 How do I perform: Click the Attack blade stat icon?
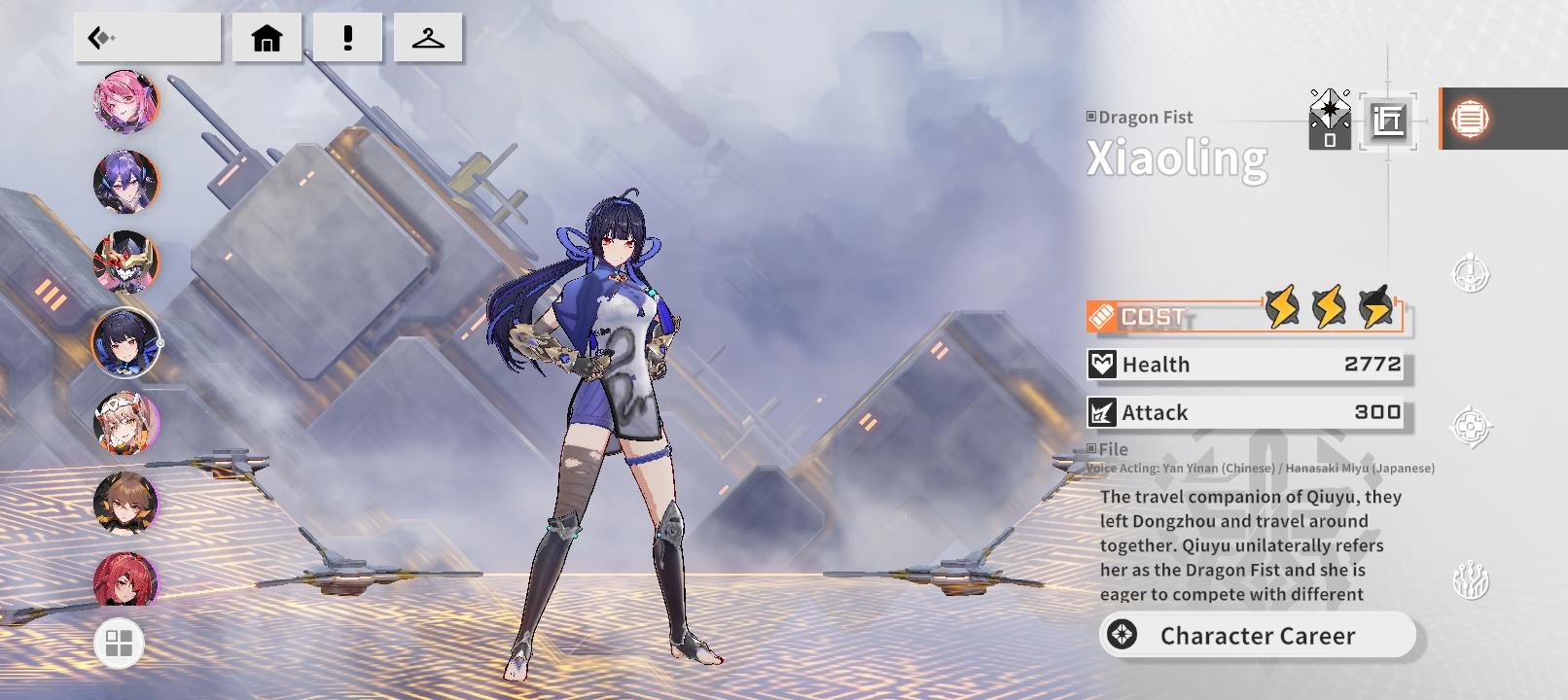pos(1103,412)
